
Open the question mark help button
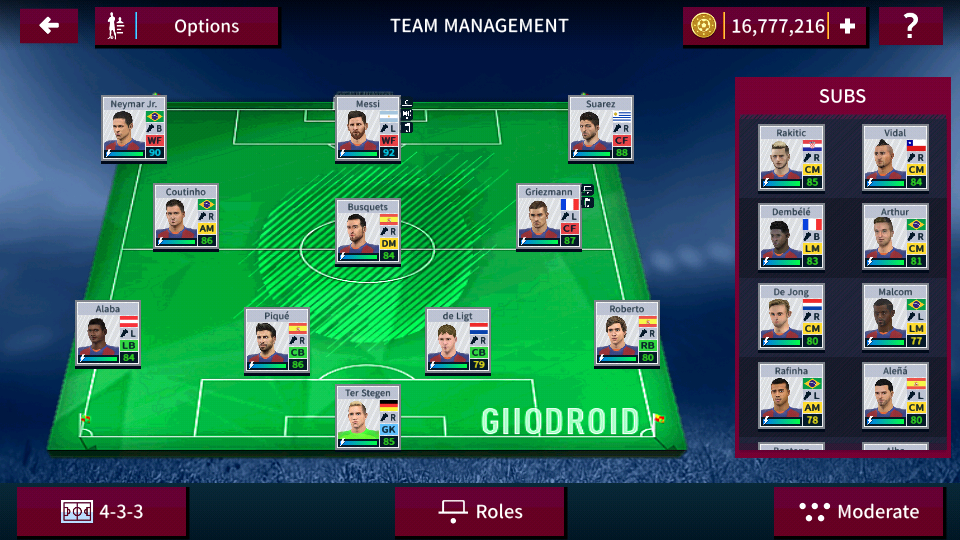[910, 26]
